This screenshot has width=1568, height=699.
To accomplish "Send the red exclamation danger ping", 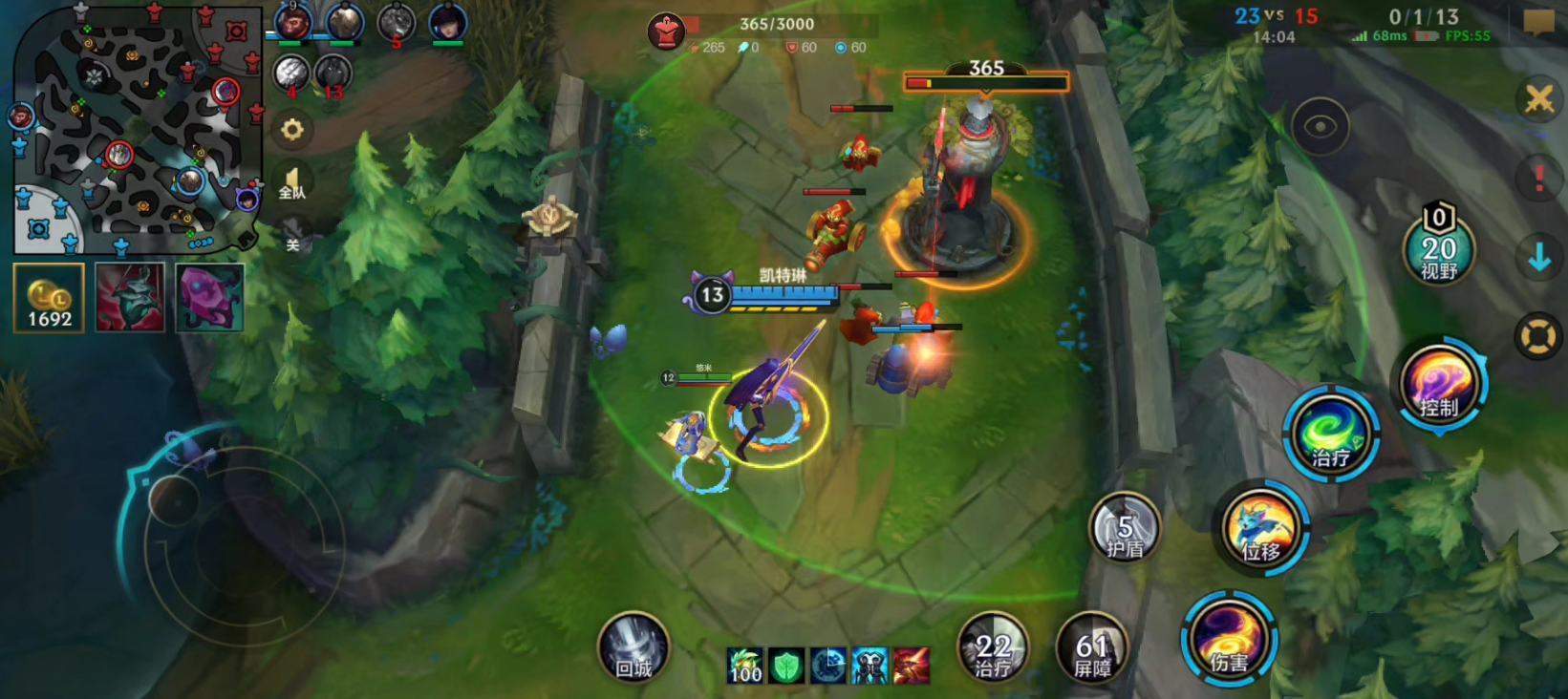I will 1538,179.
